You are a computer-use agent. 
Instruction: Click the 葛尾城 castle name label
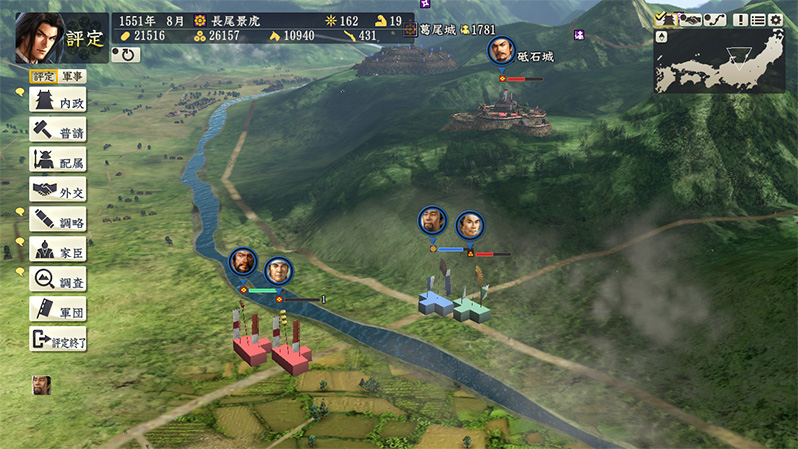pyautogui.click(x=437, y=30)
